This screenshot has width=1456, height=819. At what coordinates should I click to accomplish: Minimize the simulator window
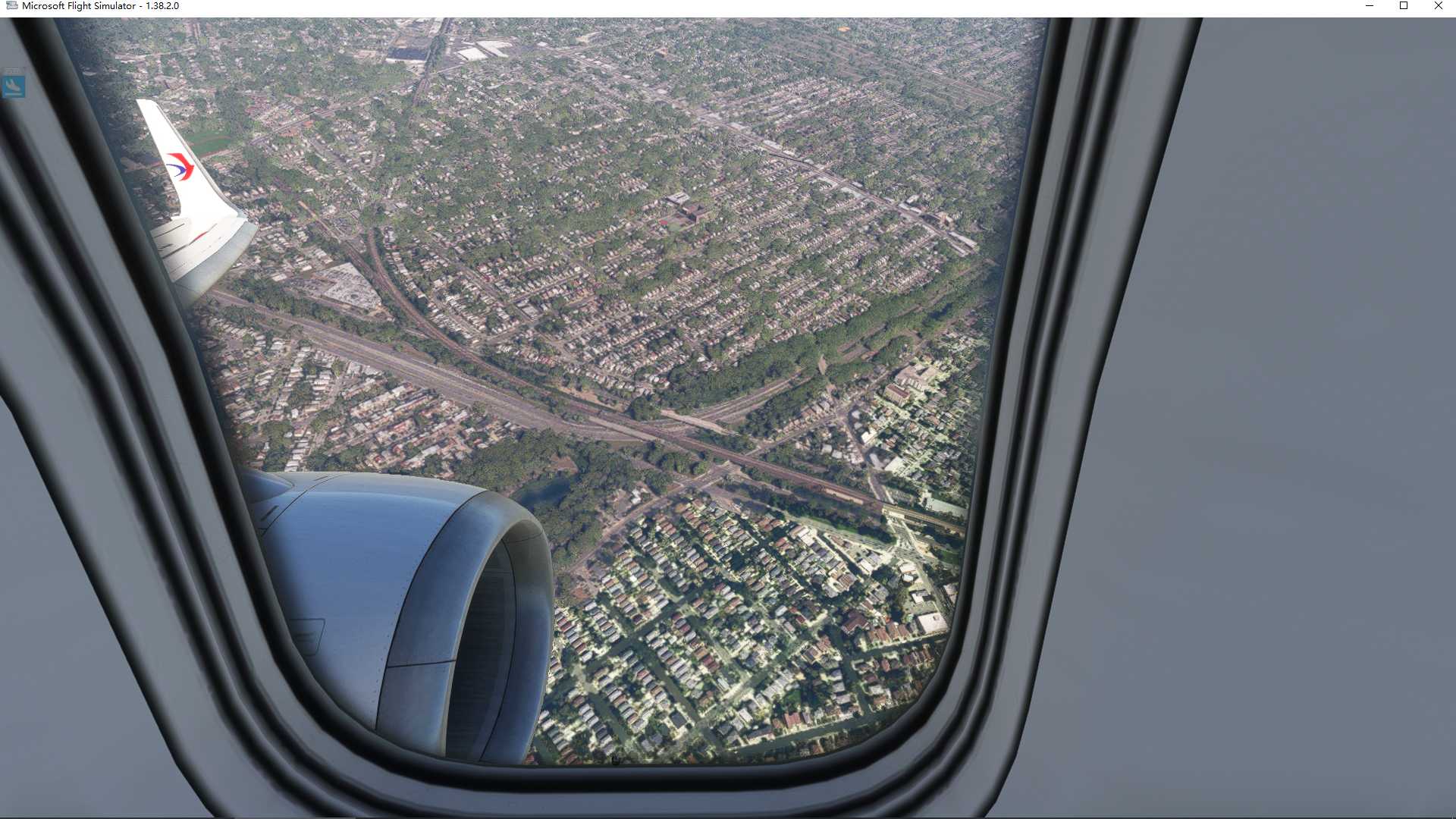point(1370,6)
